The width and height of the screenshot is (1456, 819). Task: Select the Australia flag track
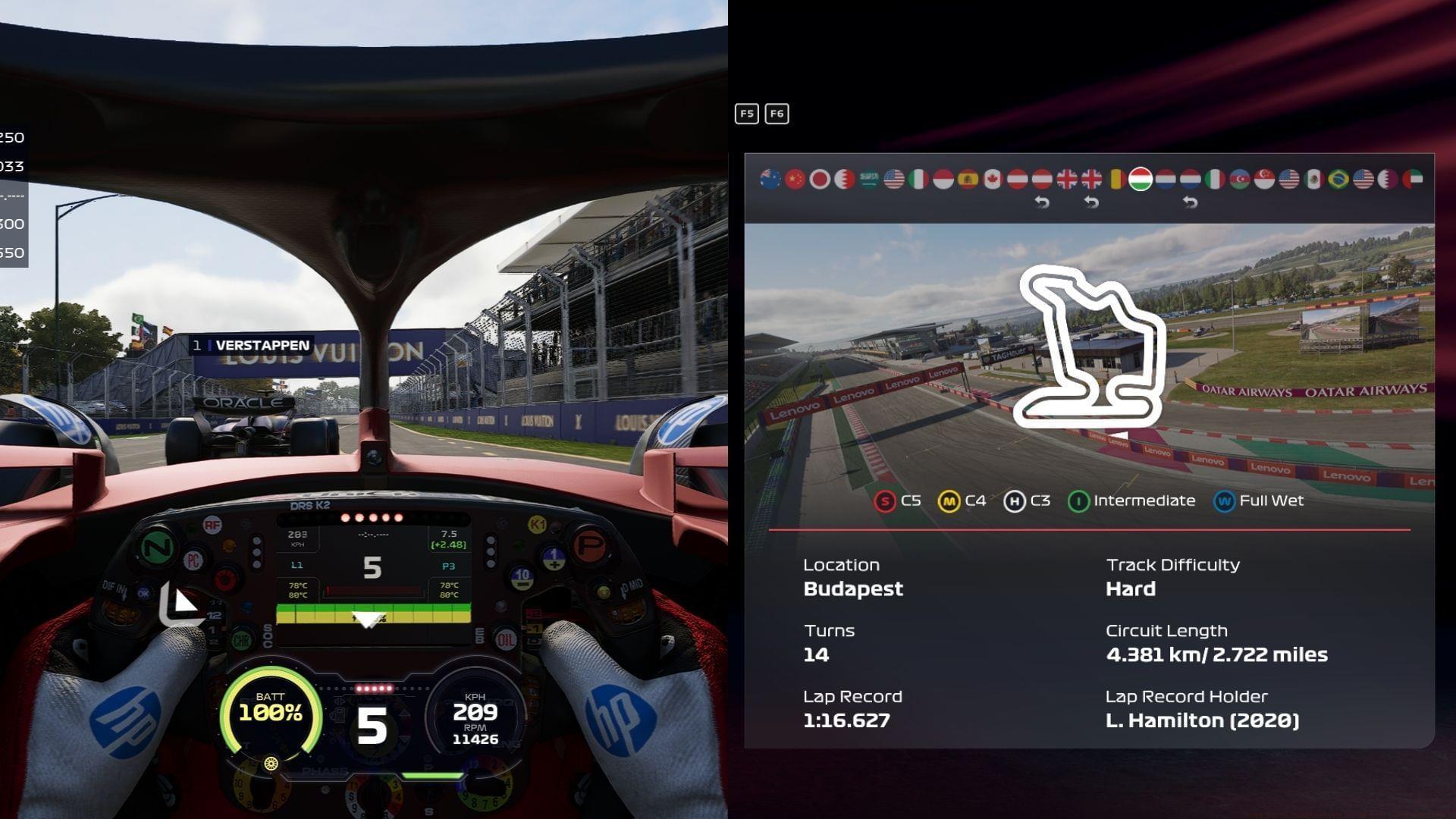tap(770, 179)
